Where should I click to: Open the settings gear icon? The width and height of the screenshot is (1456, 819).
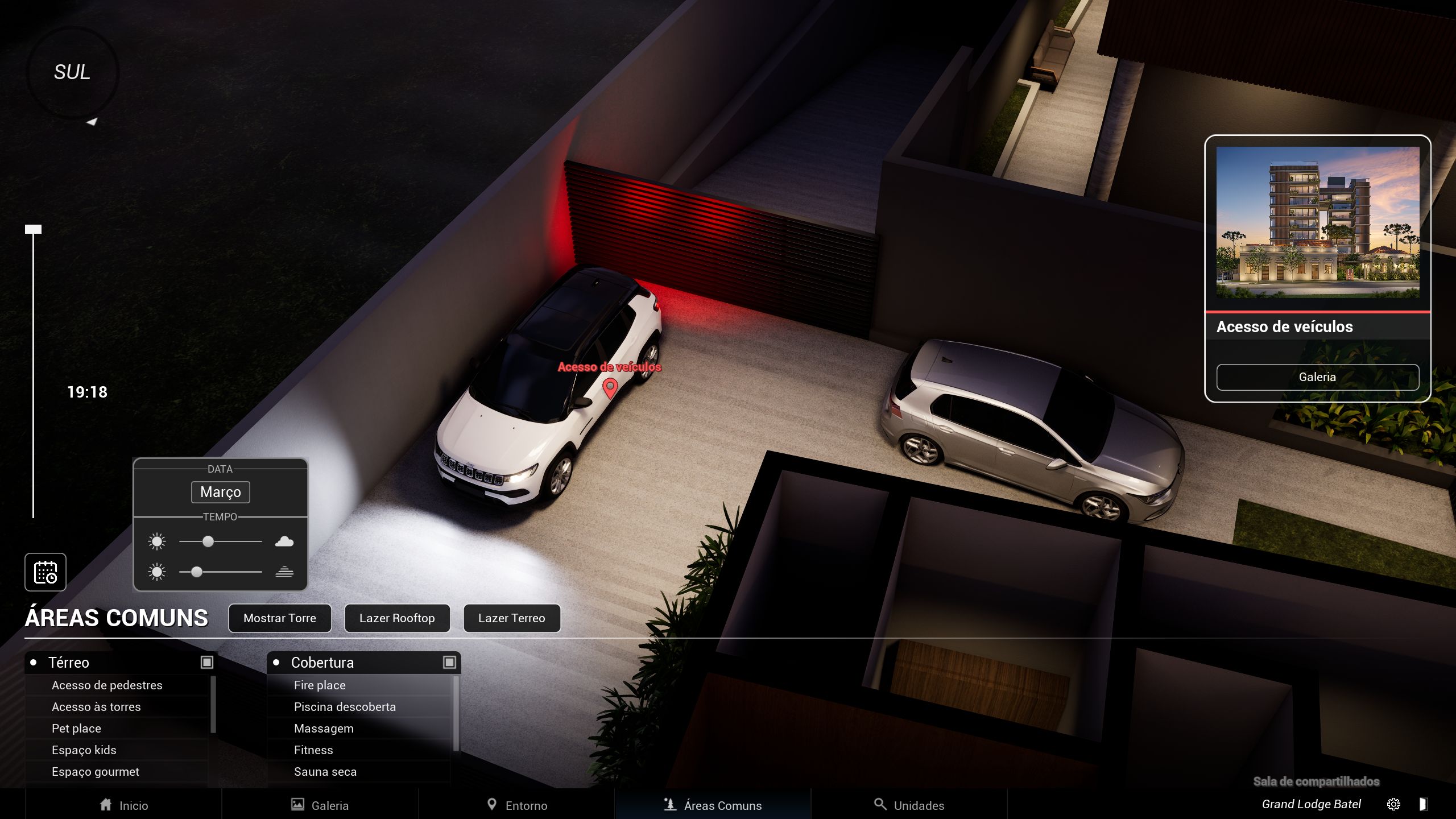point(1393,804)
